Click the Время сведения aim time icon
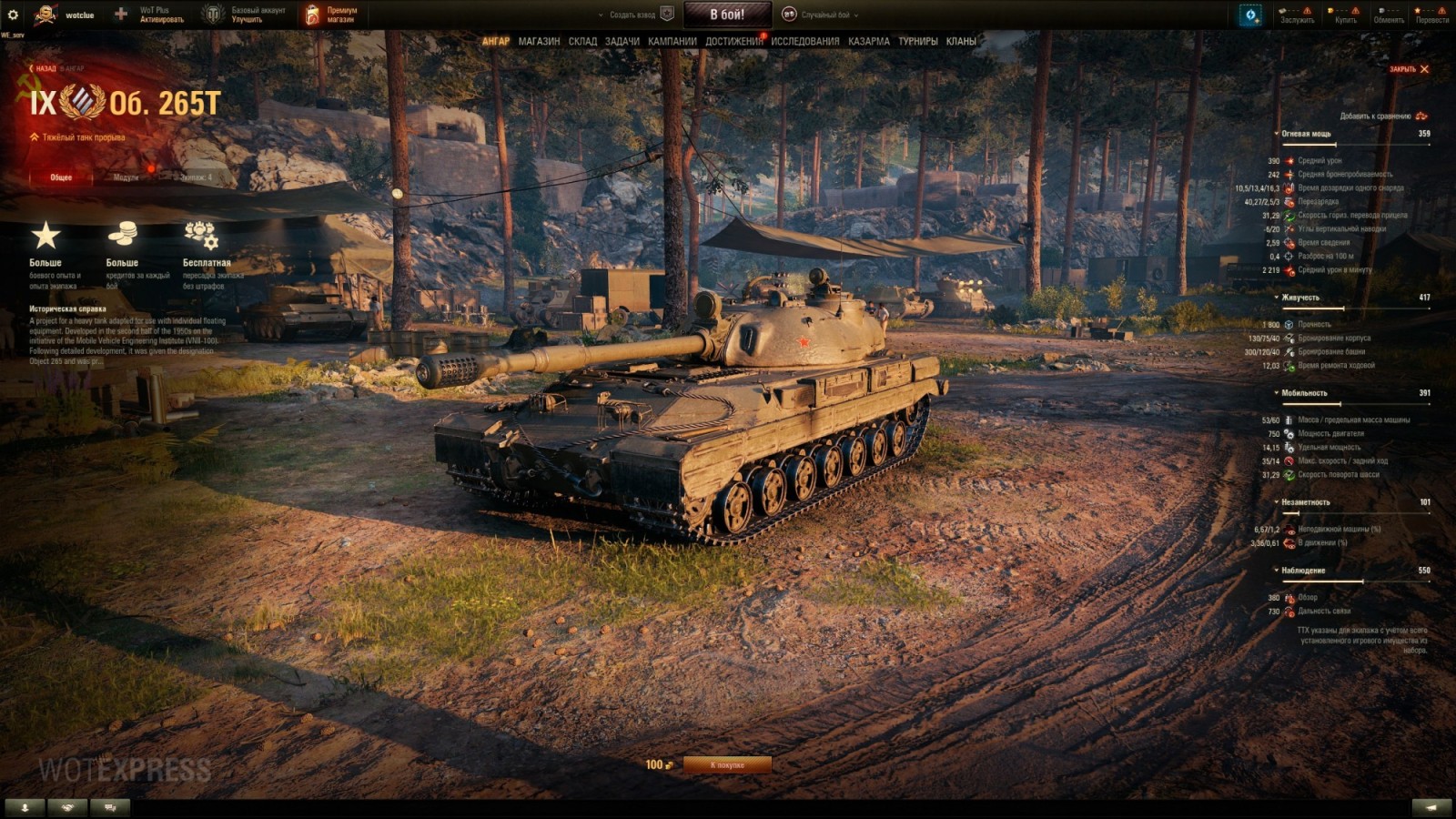Viewport: 1456px width, 819px height. 1288,242
